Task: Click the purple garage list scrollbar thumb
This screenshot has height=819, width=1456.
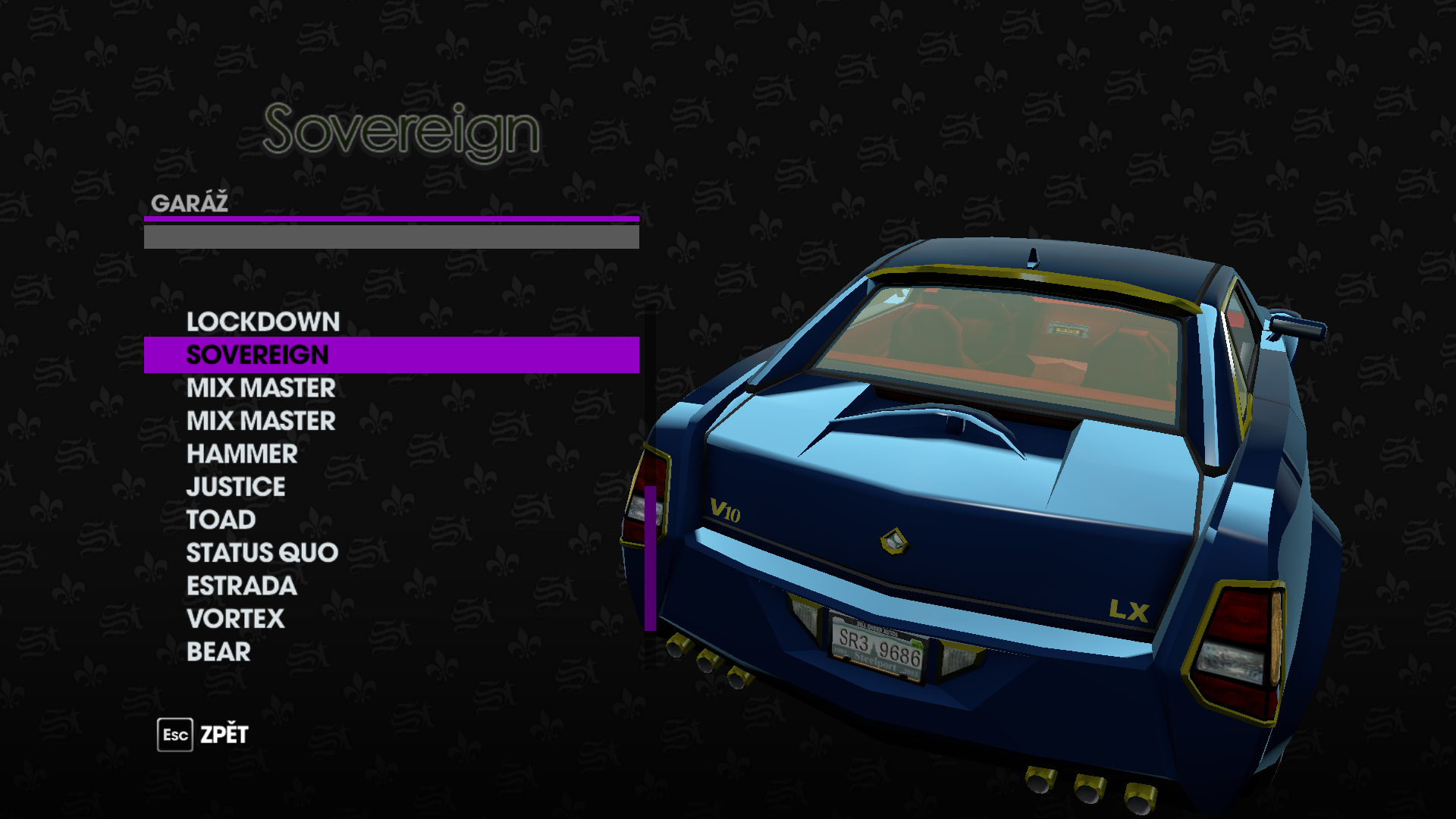Action: (650, 557)
